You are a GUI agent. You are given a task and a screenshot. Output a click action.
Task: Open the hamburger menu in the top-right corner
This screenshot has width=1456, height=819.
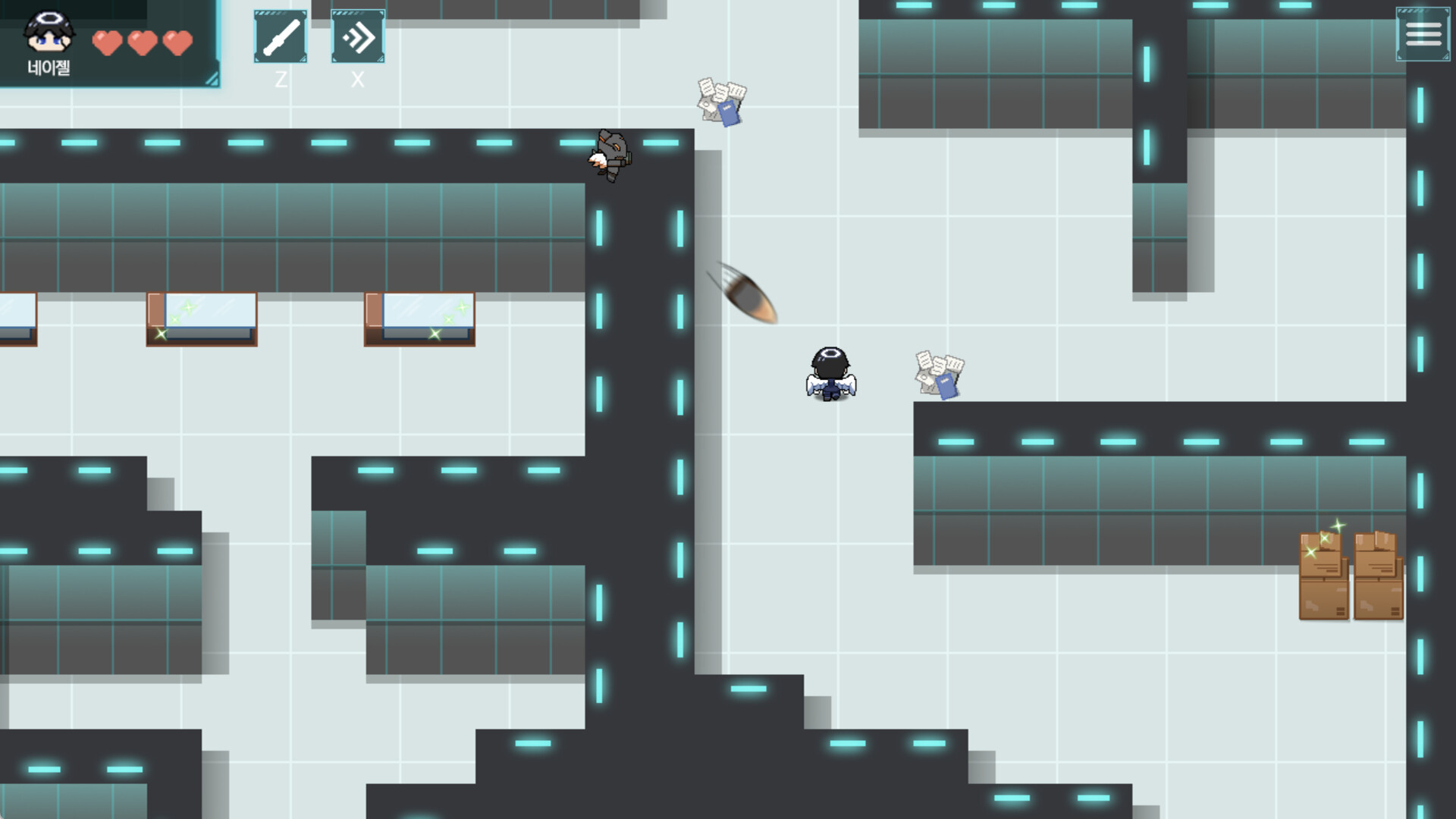click(1424, 33)
